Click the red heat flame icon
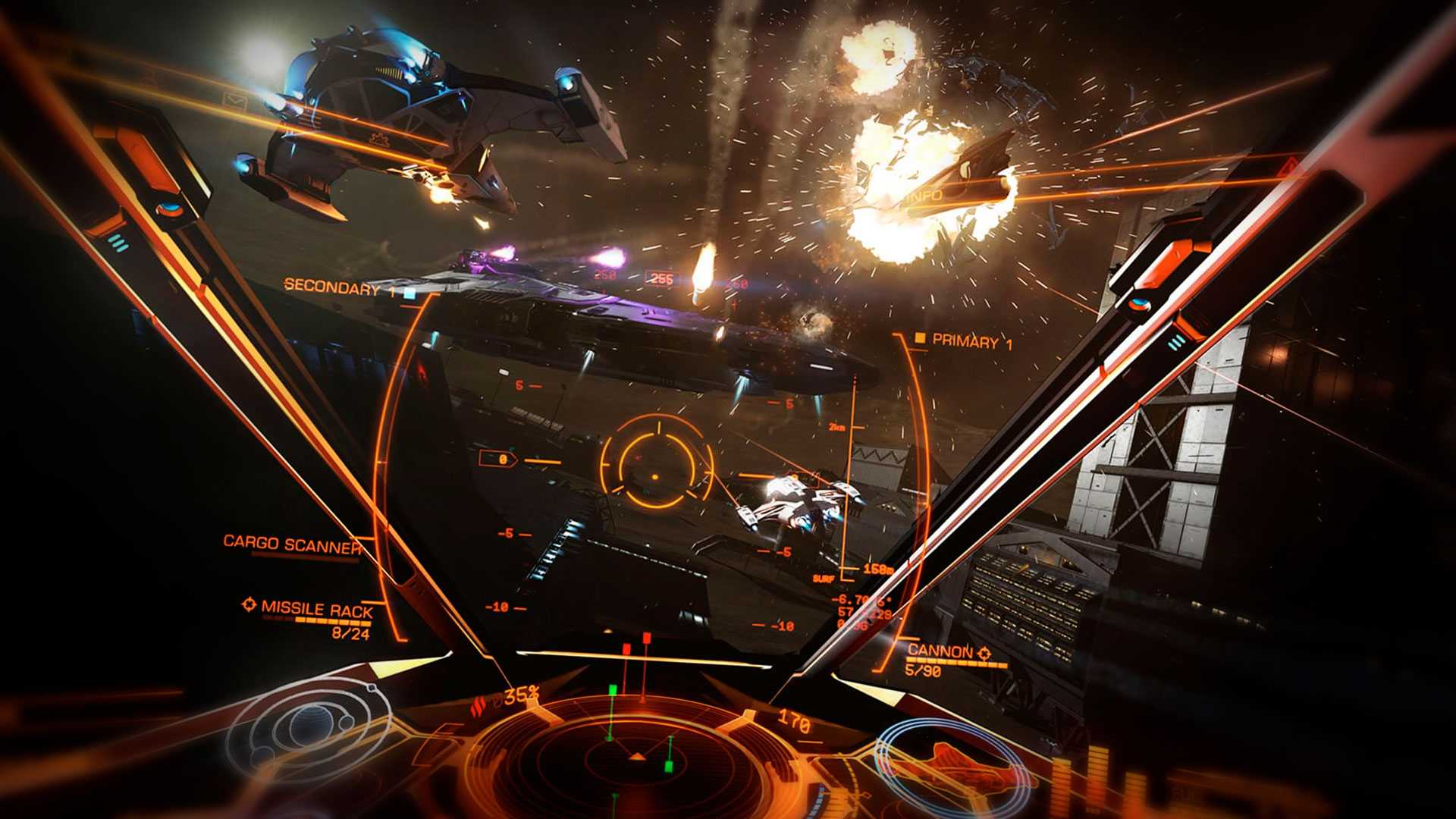The image size is (1456, 819). tap(478, 707)
